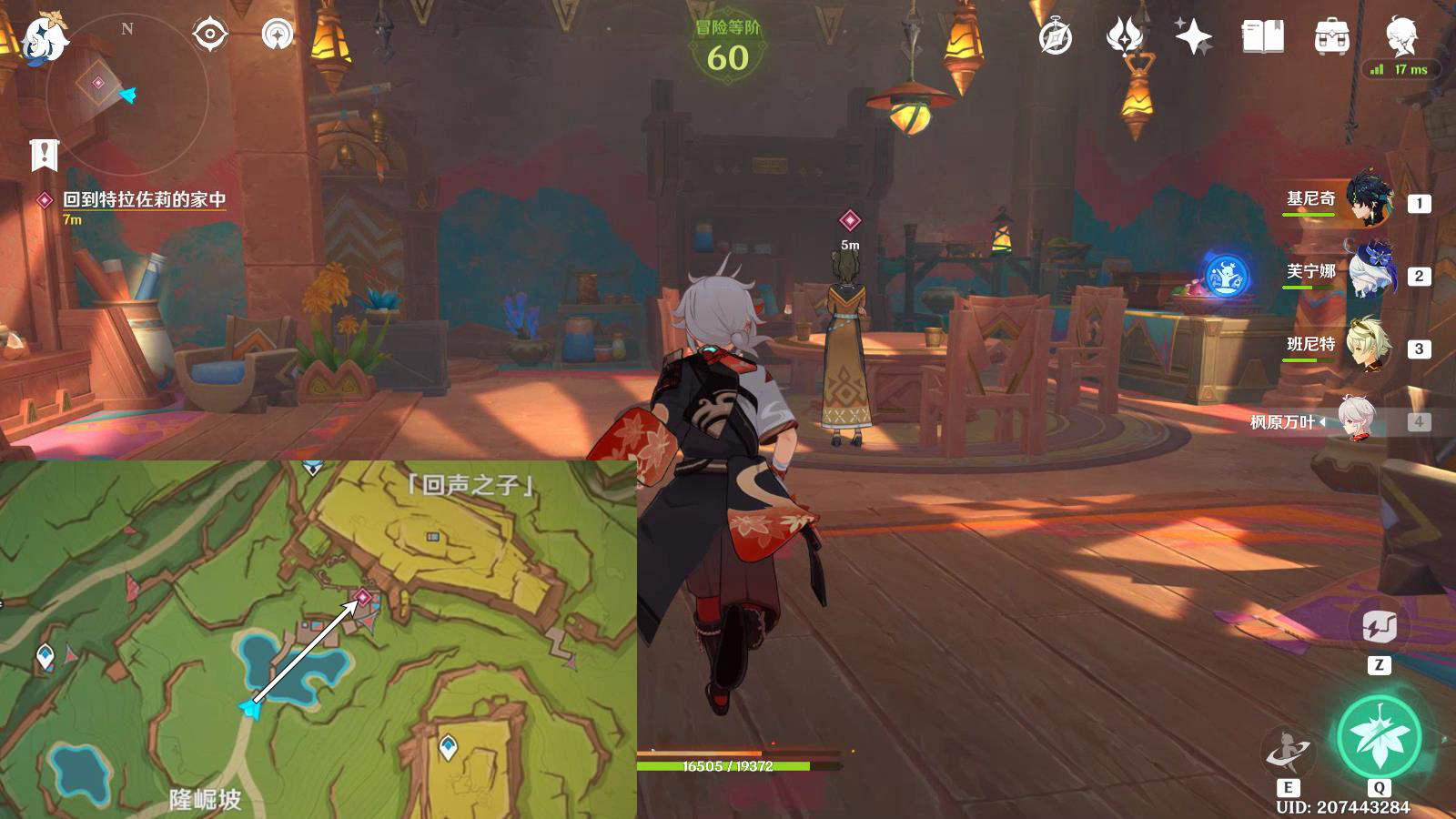The image size is (1456, 819).
Task: Use the gadget in quick slot
Action: point(1379,627)
